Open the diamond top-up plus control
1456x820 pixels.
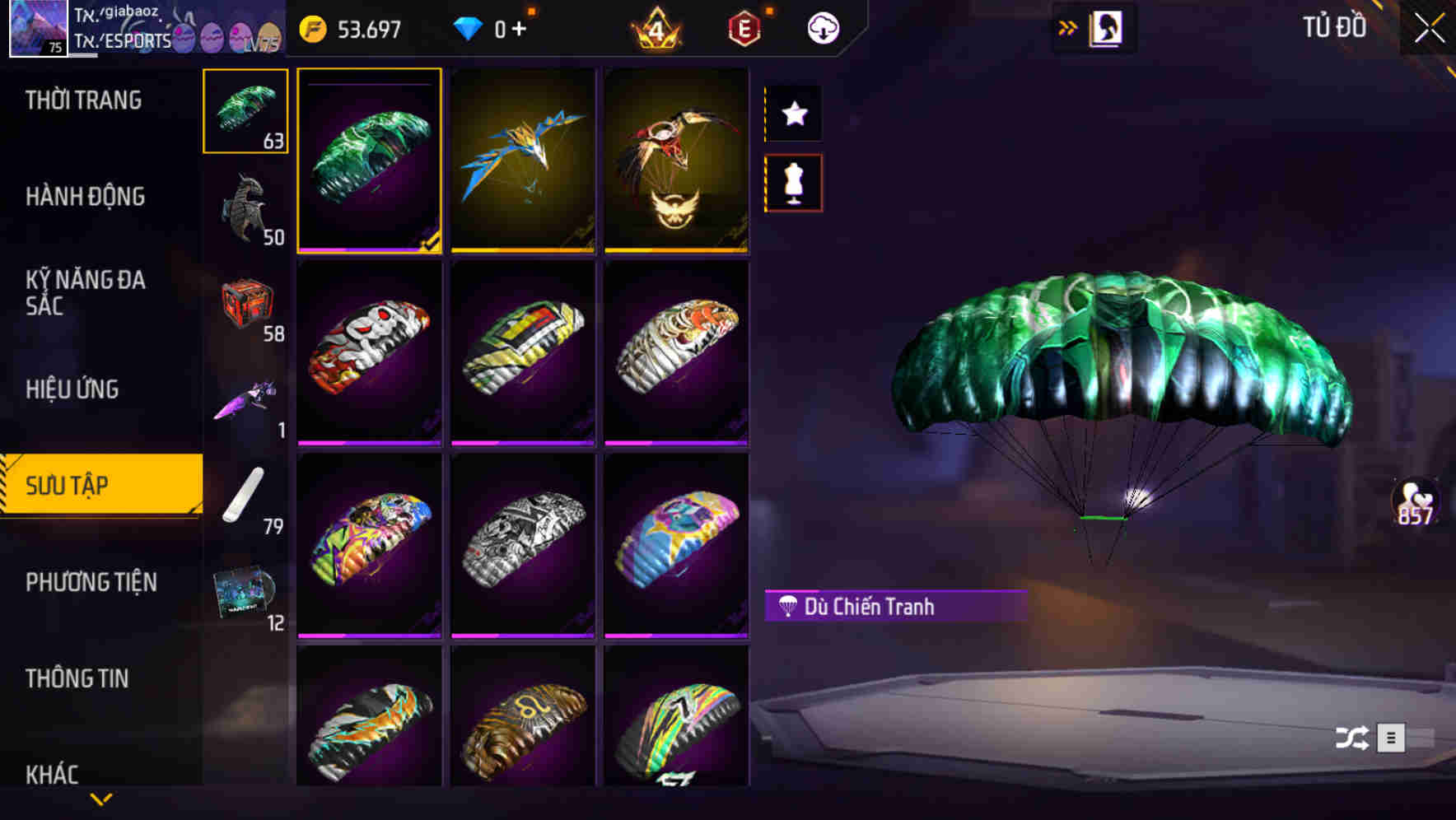pos(520,26)
